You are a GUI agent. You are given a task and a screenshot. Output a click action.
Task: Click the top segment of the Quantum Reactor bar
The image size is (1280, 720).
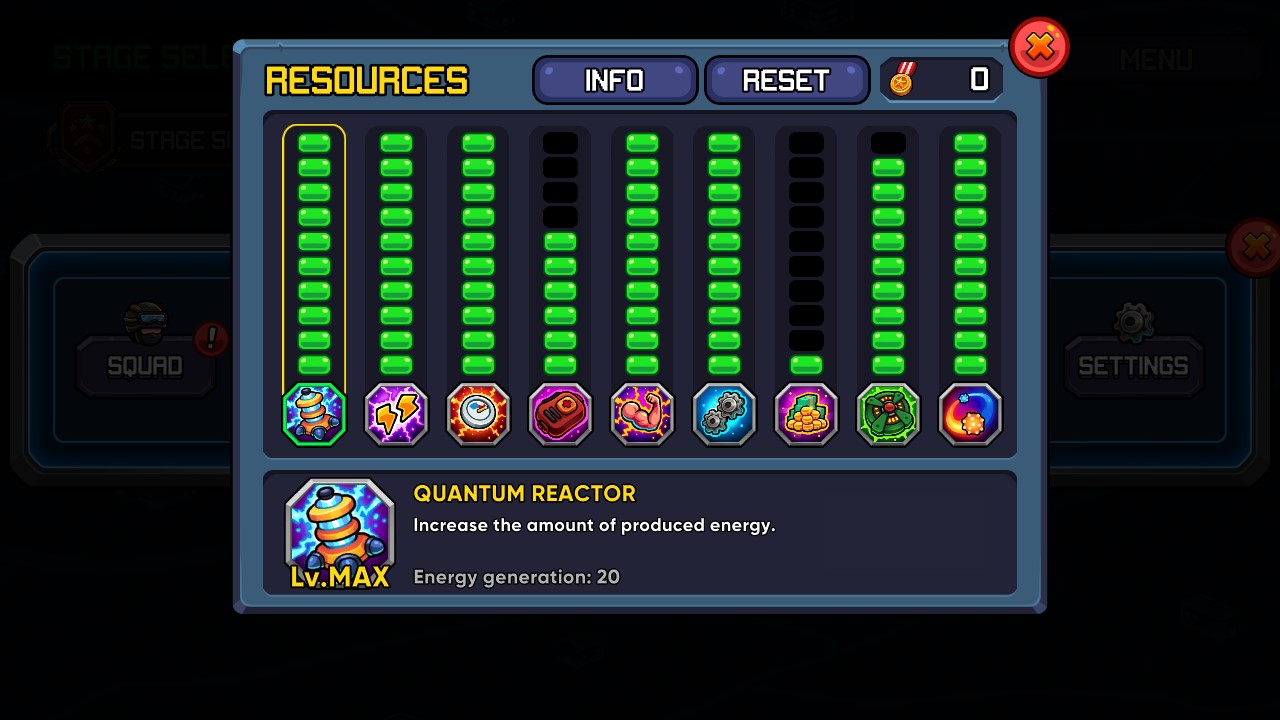click(313, 143)
